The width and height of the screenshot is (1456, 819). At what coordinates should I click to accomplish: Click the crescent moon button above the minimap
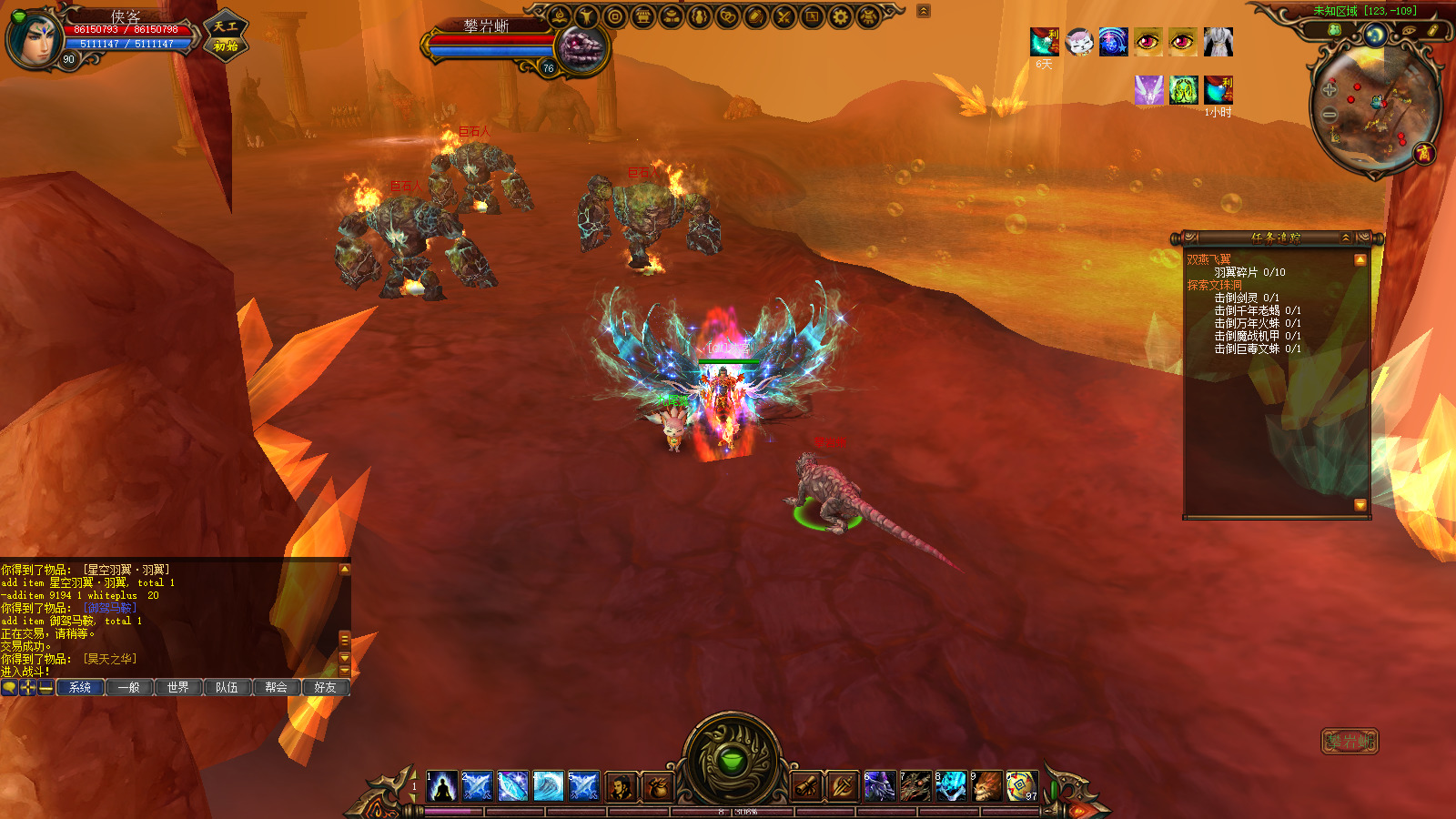1375,35
